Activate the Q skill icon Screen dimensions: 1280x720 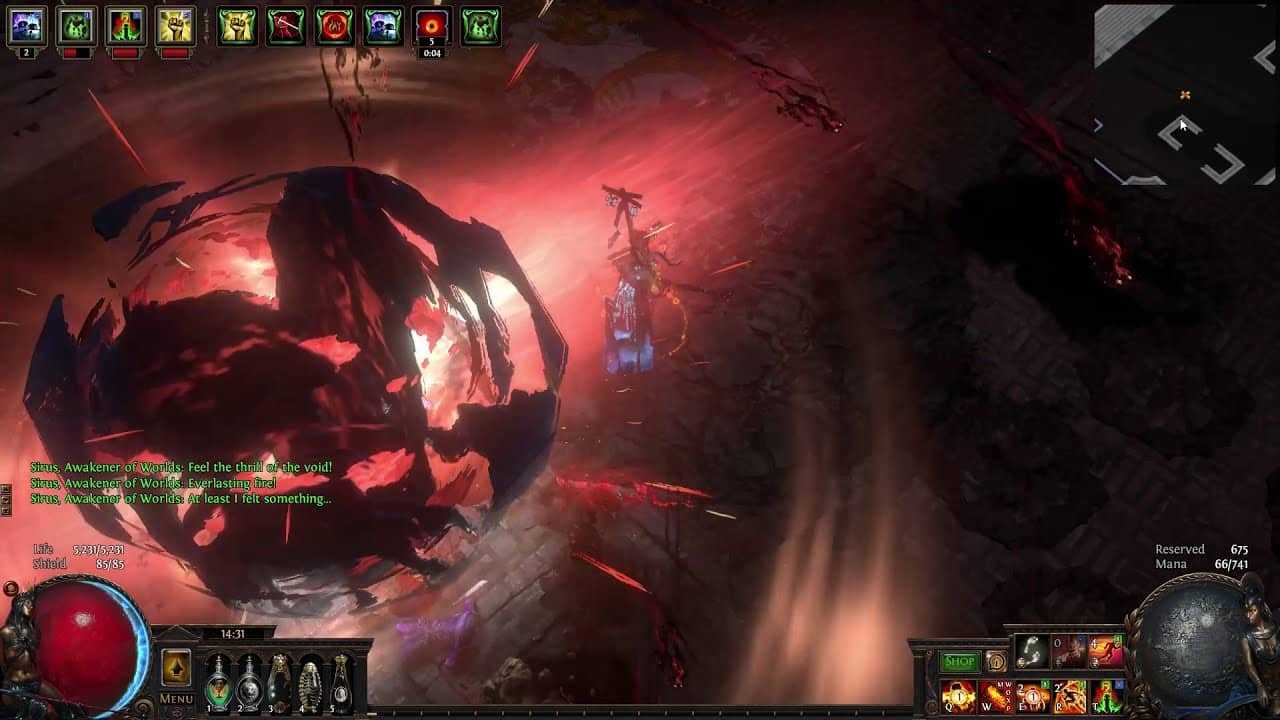[958, 696]
